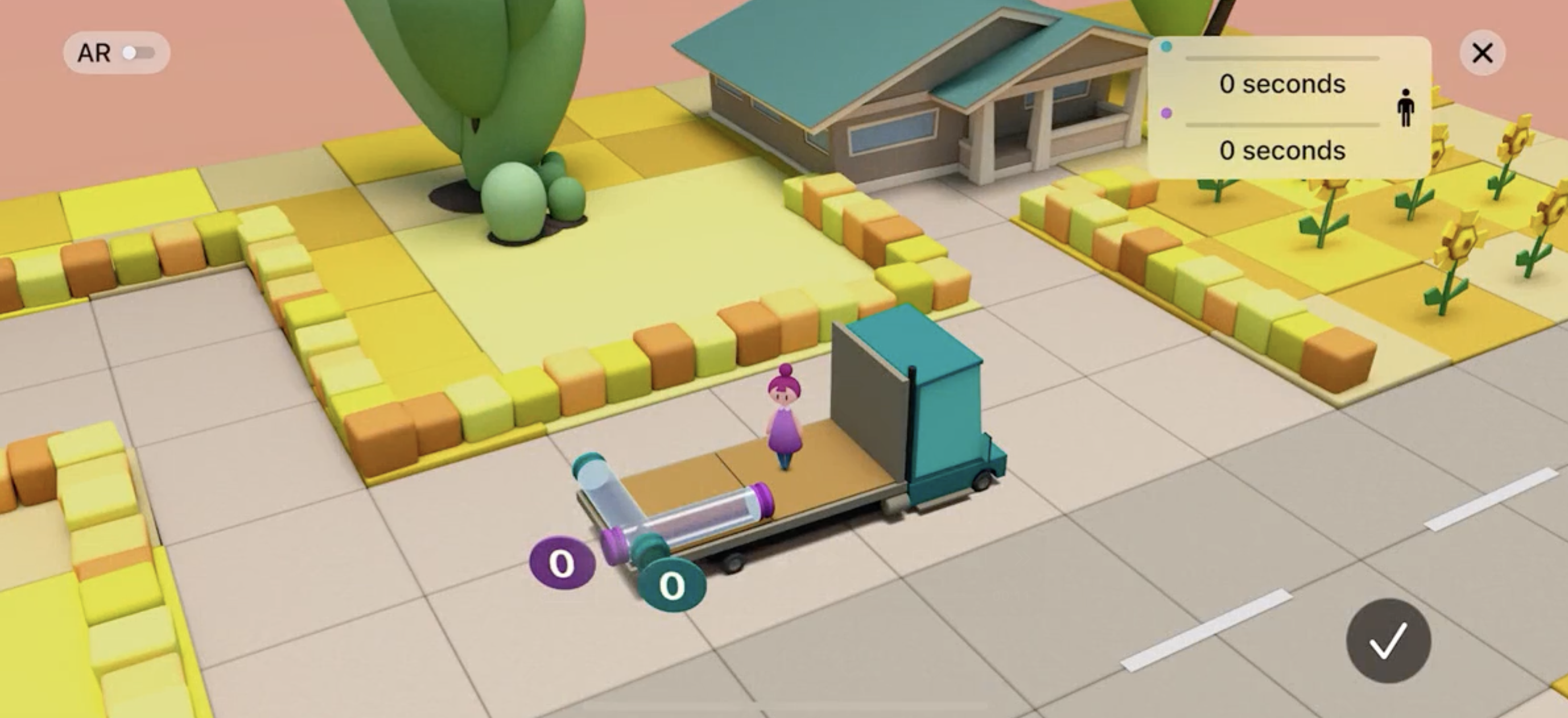Screen dimensions: 1568x718
Task: Confirm with the checkmark button
Action: 1388,640
